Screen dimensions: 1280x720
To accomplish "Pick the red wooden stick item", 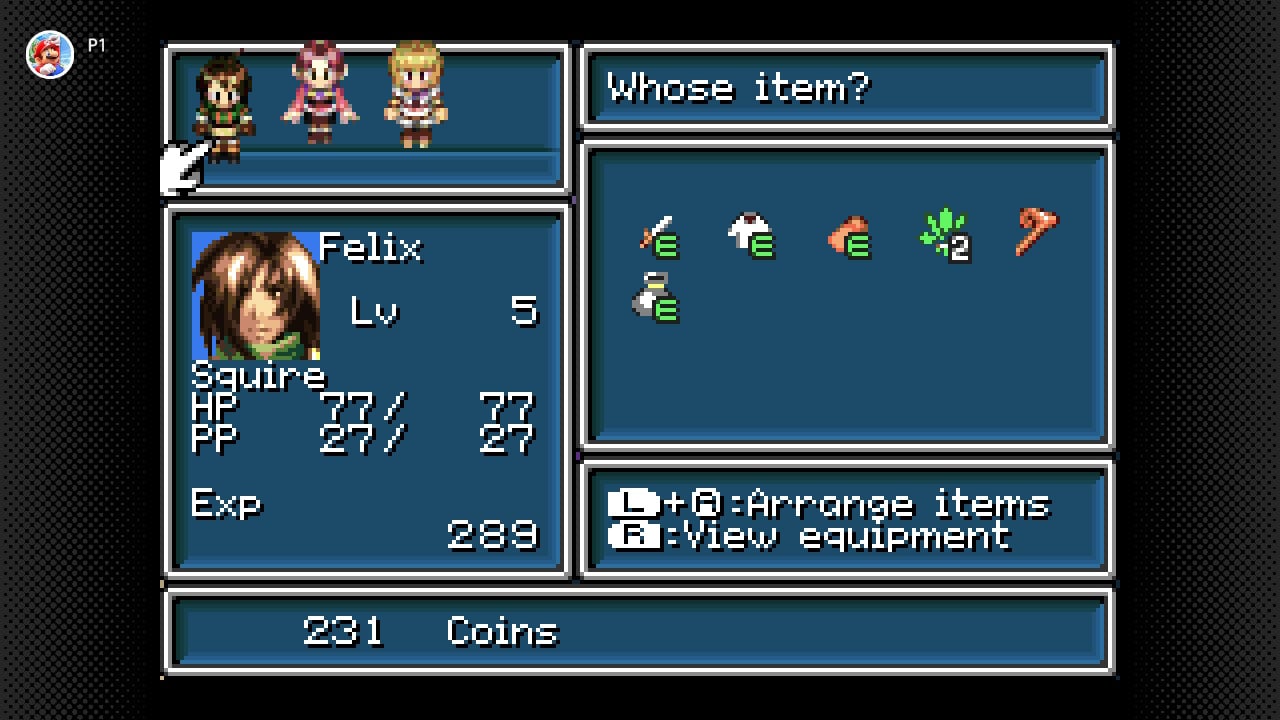I will [1036, 232].
